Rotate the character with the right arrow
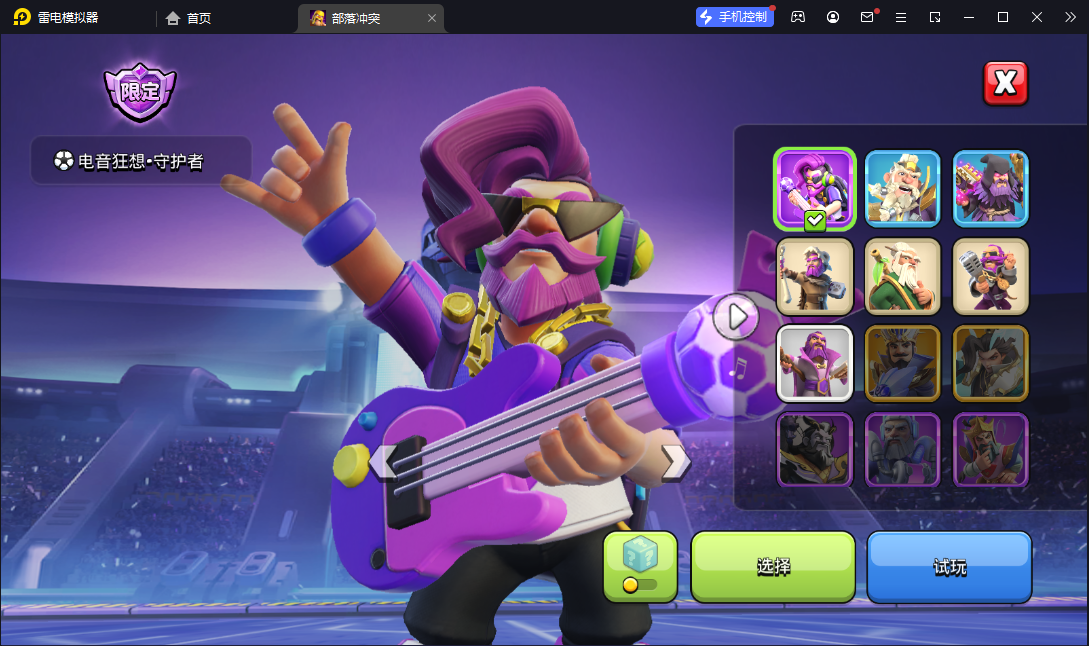The height and width of the screenshot is (646, 1089). (675, 462)
